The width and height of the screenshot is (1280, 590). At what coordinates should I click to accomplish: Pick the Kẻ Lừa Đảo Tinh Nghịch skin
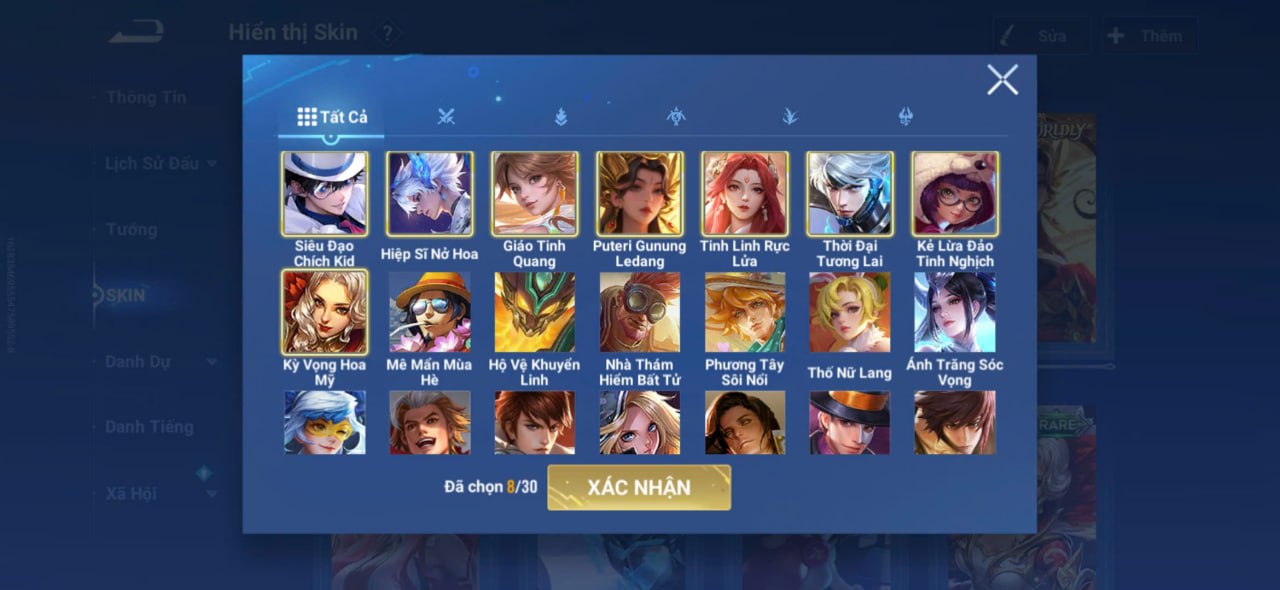coord(954,194)
